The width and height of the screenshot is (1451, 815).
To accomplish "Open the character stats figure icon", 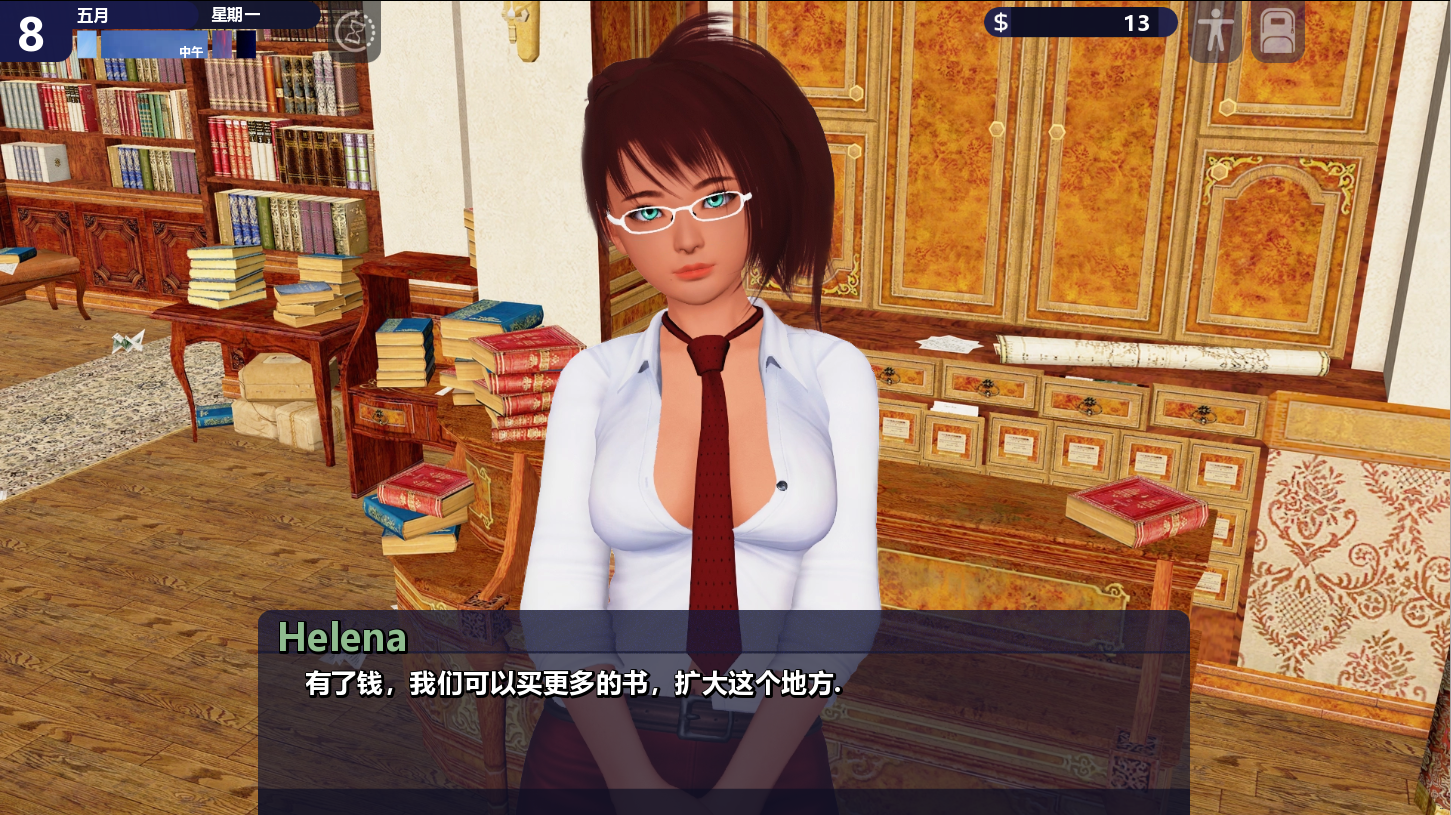I will (1215, 33).
